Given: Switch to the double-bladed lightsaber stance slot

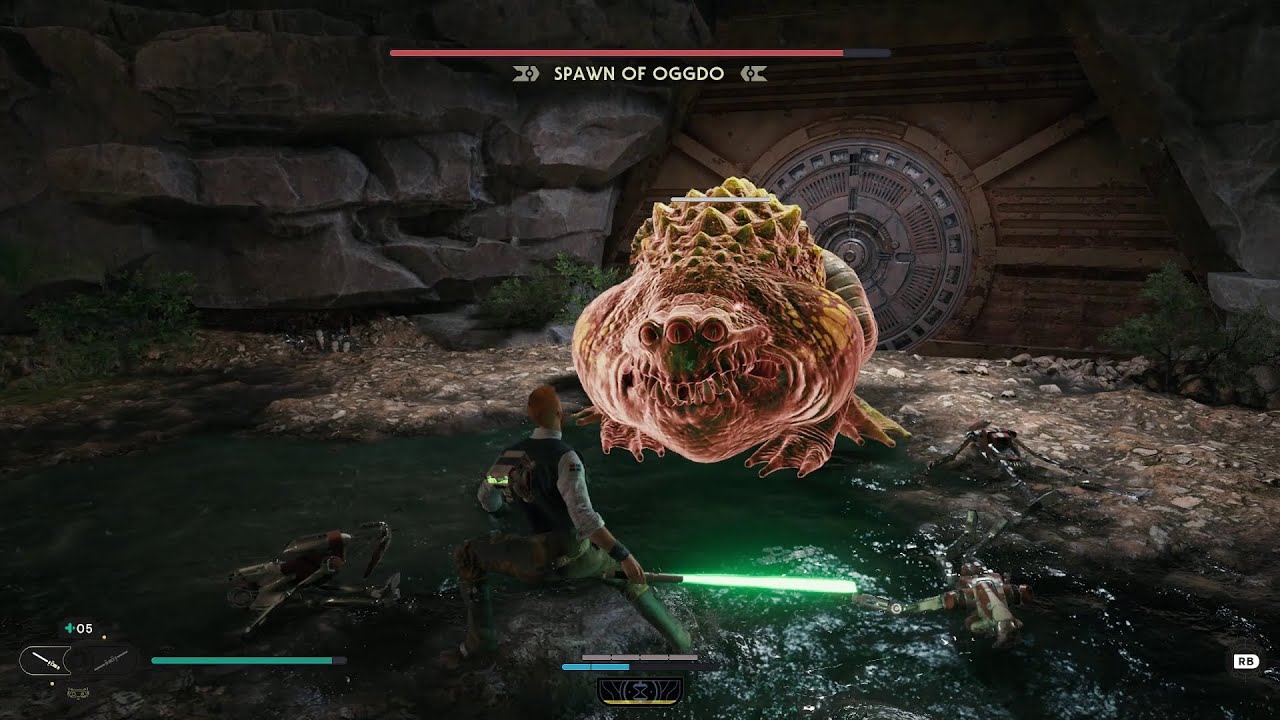Looking at the screenshot, I should pyautogui.click(x=112, y=660).
